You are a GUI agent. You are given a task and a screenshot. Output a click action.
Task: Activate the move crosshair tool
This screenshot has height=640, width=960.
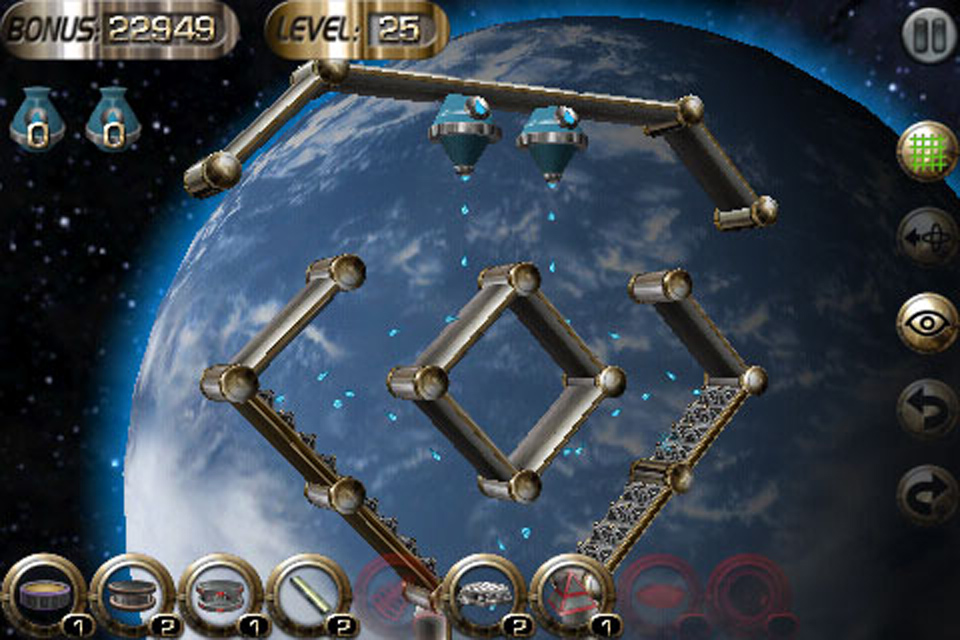tap(927, 236)
